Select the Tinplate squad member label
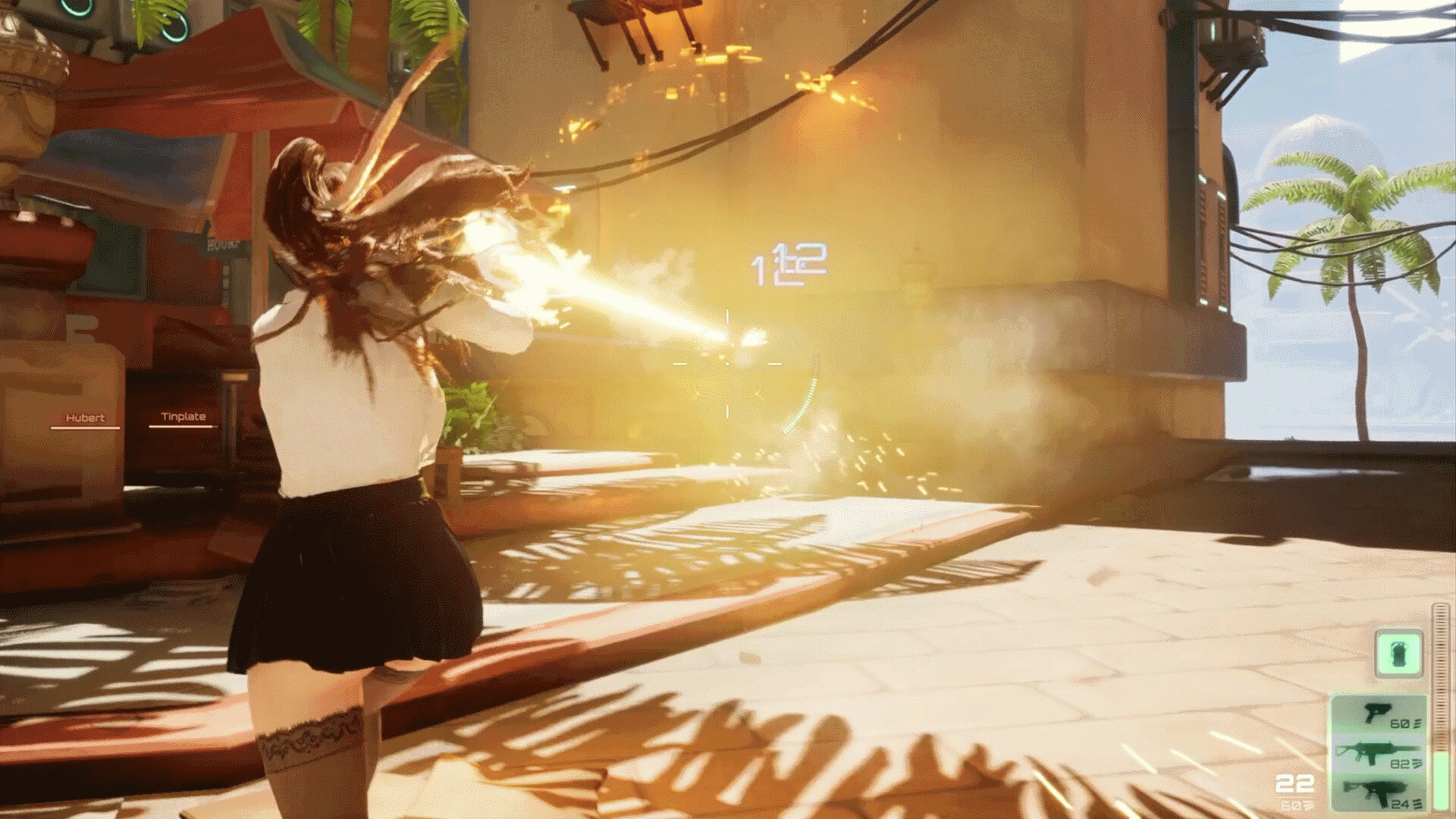 pyautogui.click(x=183, y=417)
